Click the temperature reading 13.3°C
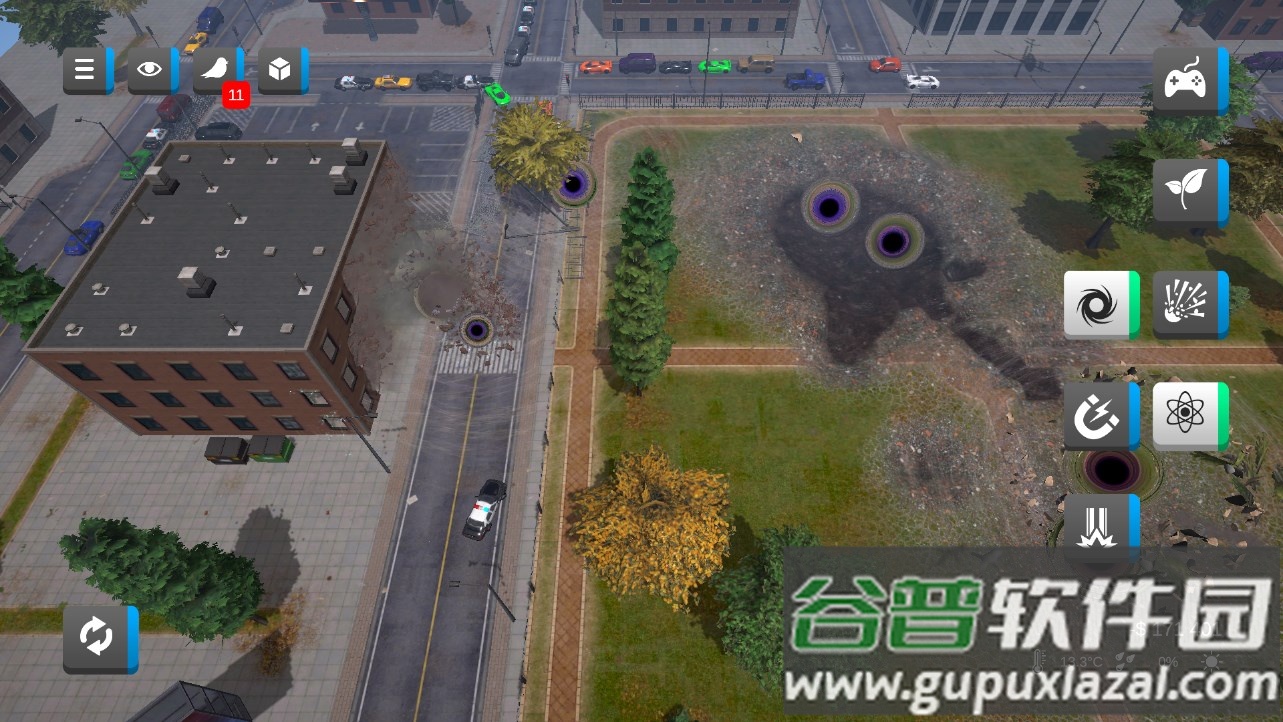The width and height of the screenshot is (1283, 722). 1081,661
